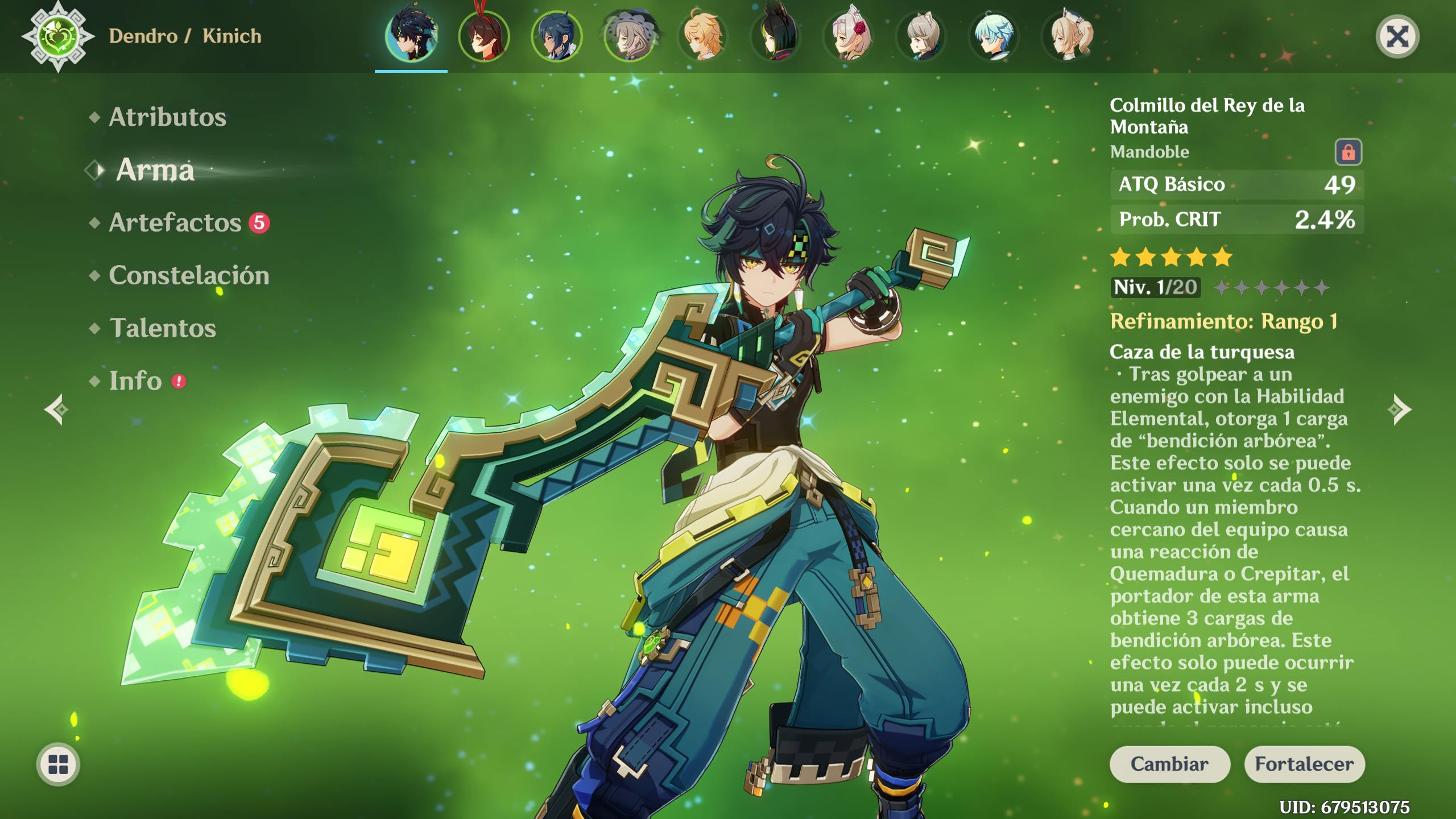View the character Info entry

click(x=135, y=381)
